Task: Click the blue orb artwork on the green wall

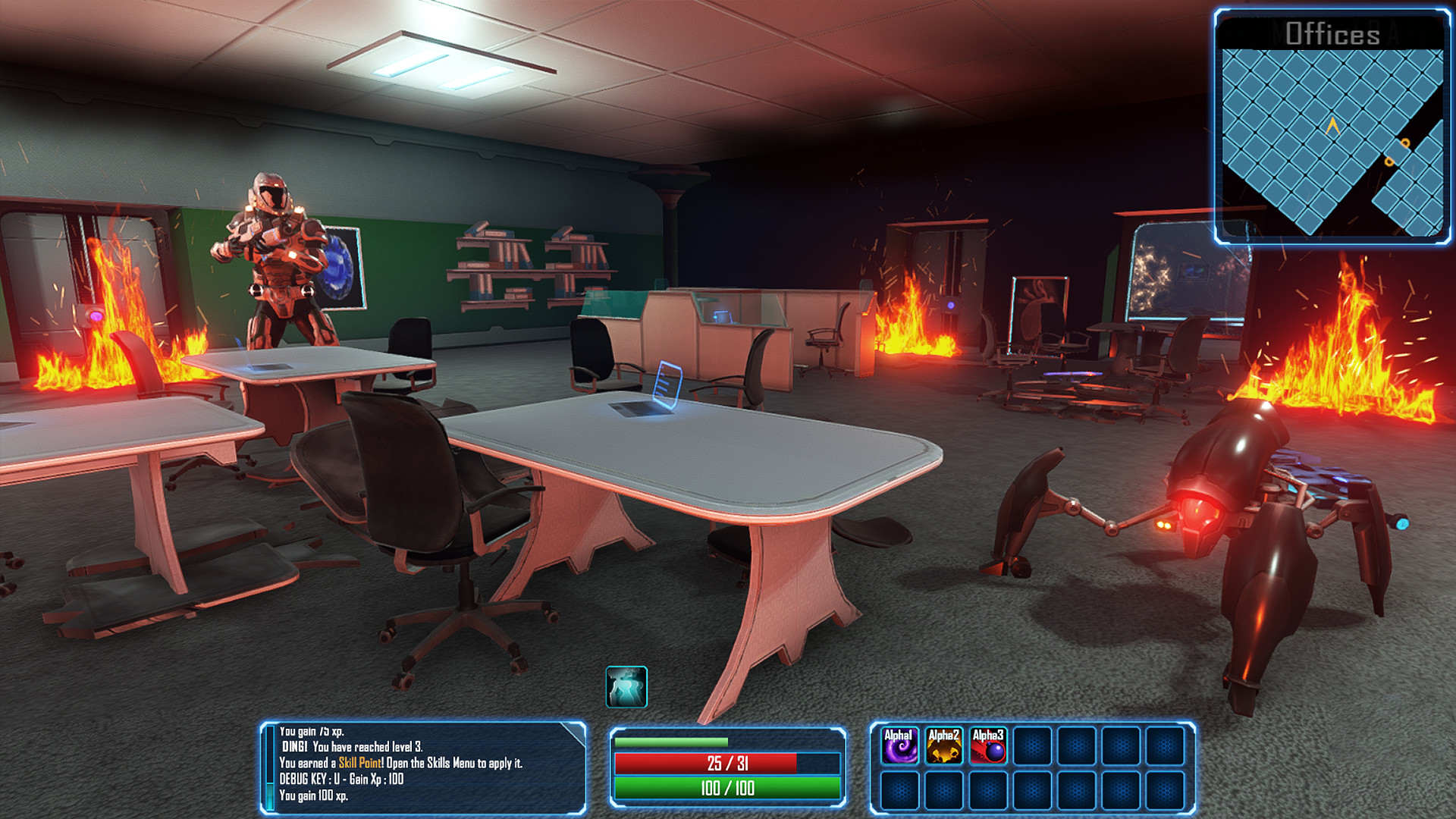Action: [x=340, y=265]
